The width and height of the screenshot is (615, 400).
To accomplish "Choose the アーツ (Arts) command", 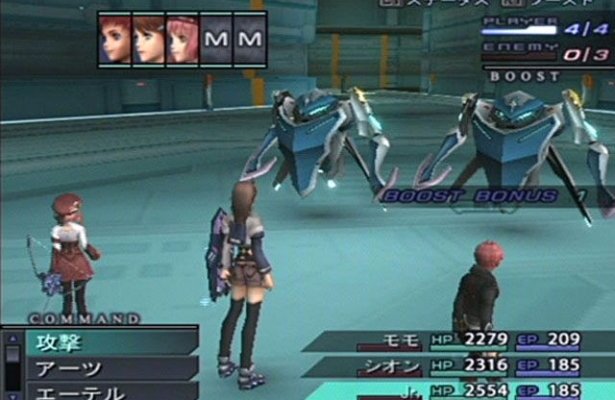I will 100,368.
